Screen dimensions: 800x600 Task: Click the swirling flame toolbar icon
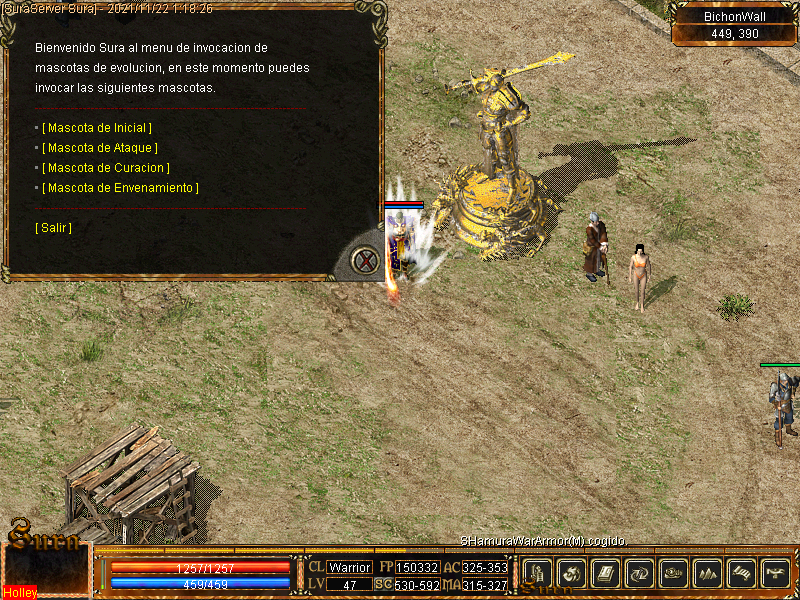(572, 573)
